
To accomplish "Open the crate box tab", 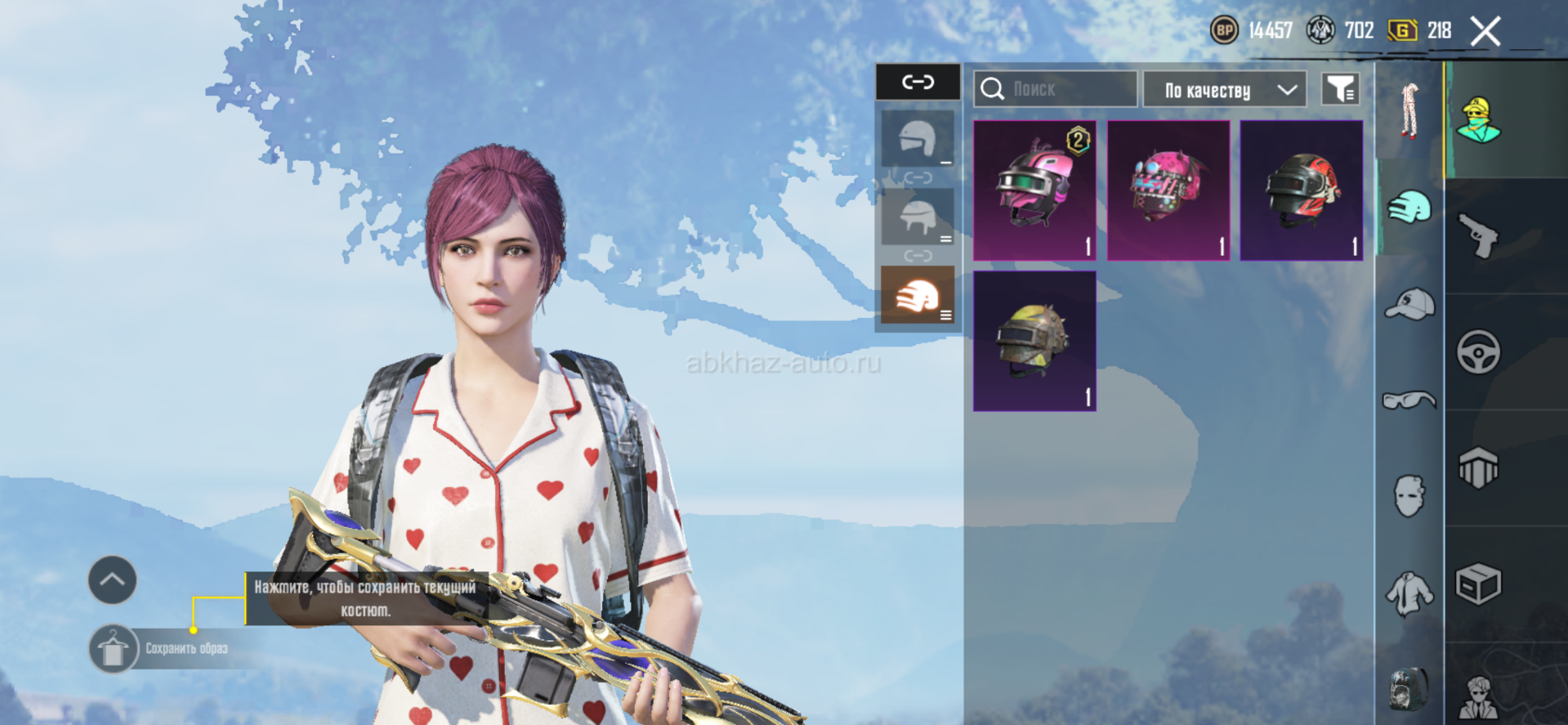I will [x=1479, y=584].
